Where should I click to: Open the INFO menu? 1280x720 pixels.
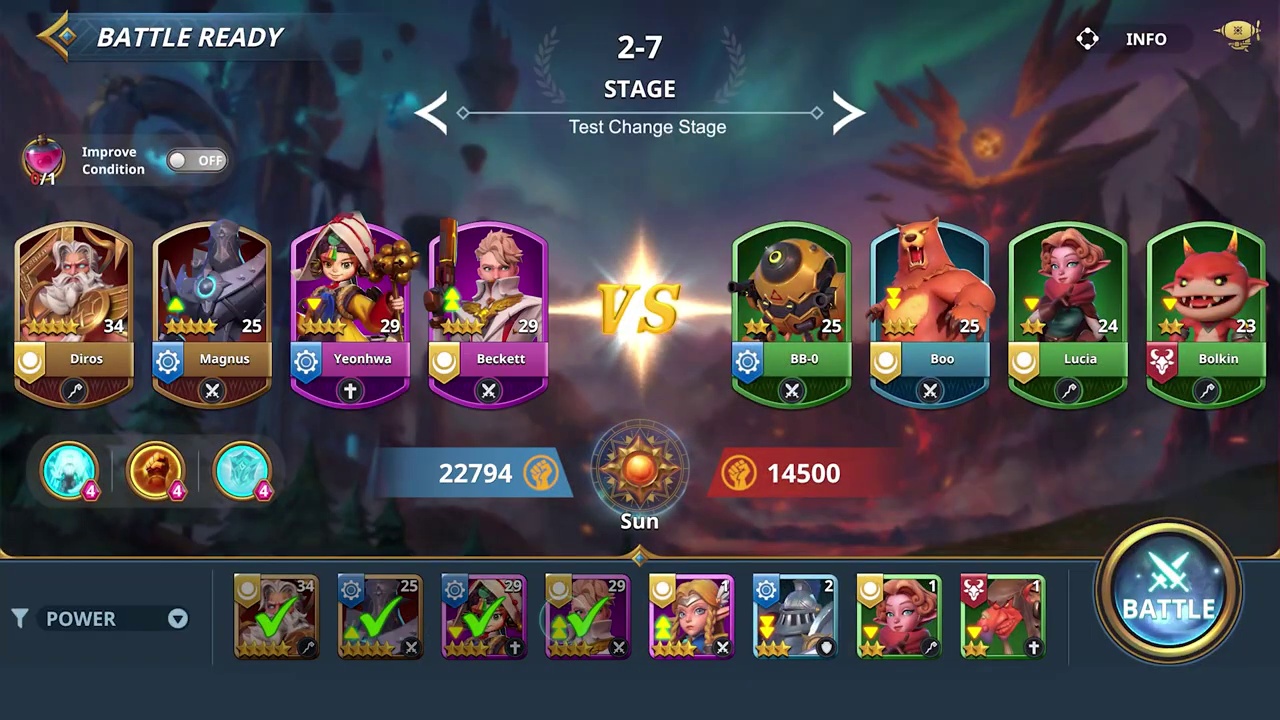[1146, 39]
